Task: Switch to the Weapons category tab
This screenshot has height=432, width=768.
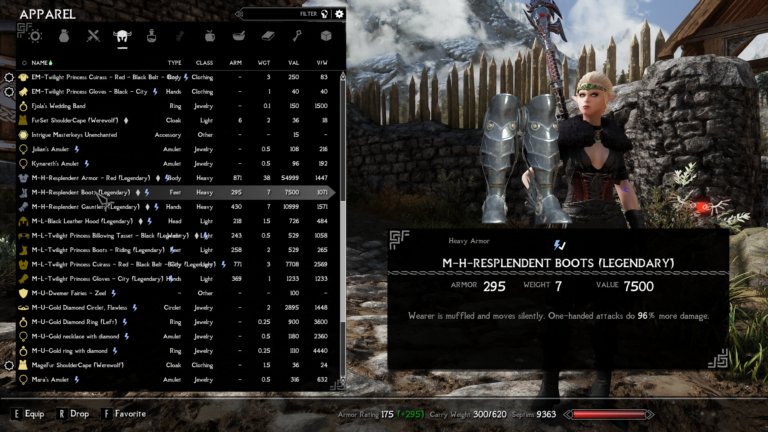Action: (93, 36)
